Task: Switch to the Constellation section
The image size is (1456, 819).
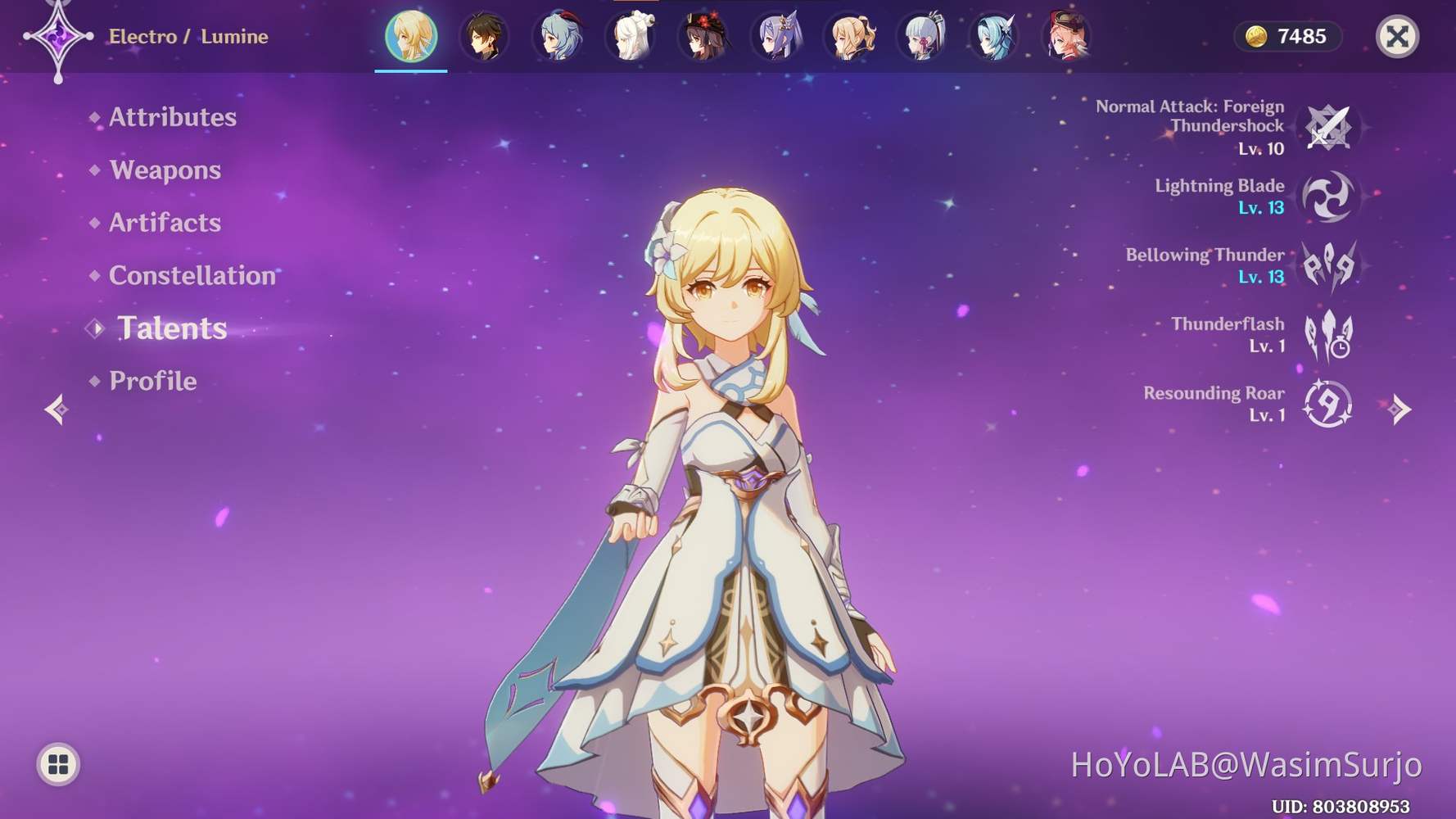Action: tap(192, 276)
